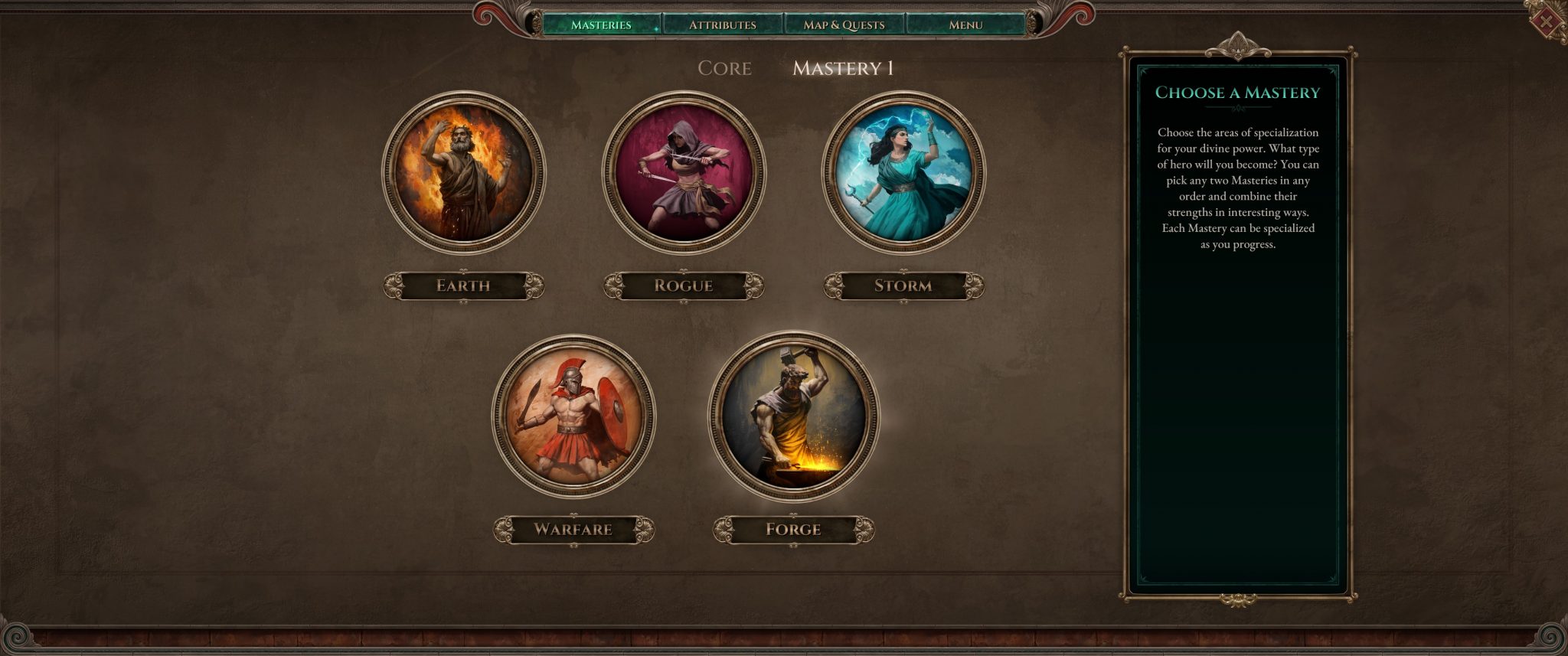Select the Core sub-tab

tap(724, 68)
